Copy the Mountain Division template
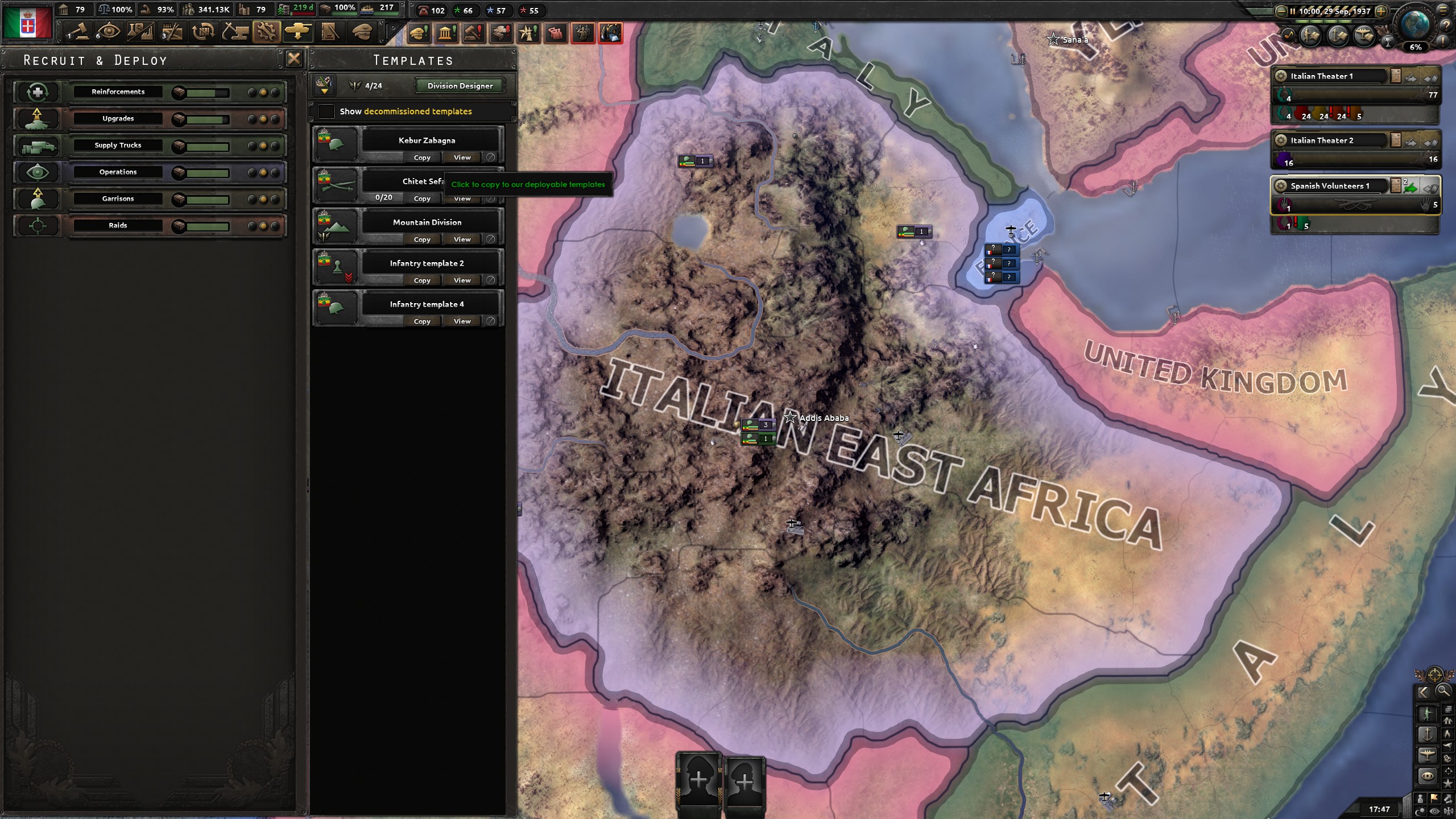Image resolution: width=1456 pixels, height=819 pixels. 421,239
